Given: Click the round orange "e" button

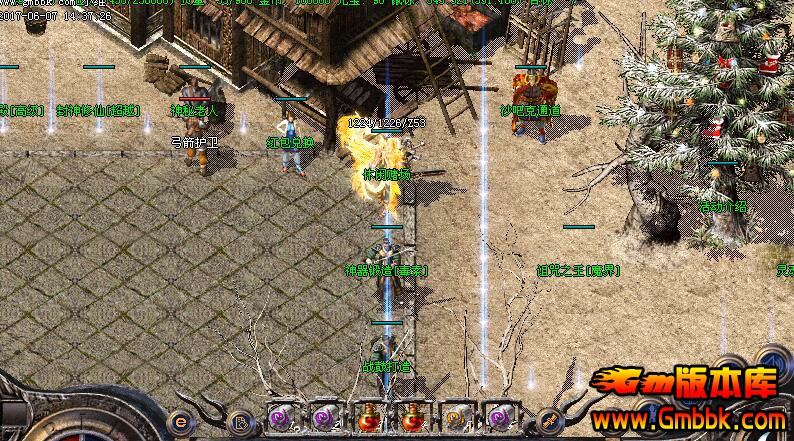Looking at the screenshot, I should [x=181, y=420].
